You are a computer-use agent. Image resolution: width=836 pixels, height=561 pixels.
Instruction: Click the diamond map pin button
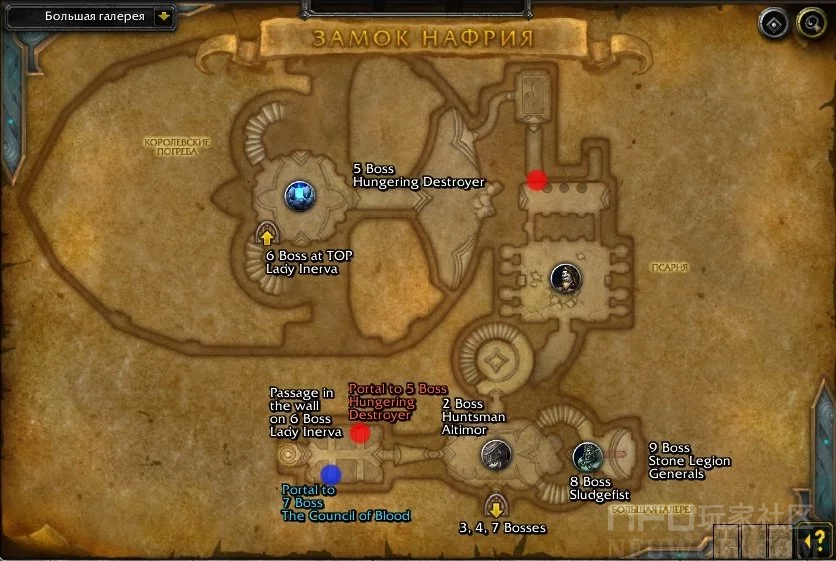point(773,24)
